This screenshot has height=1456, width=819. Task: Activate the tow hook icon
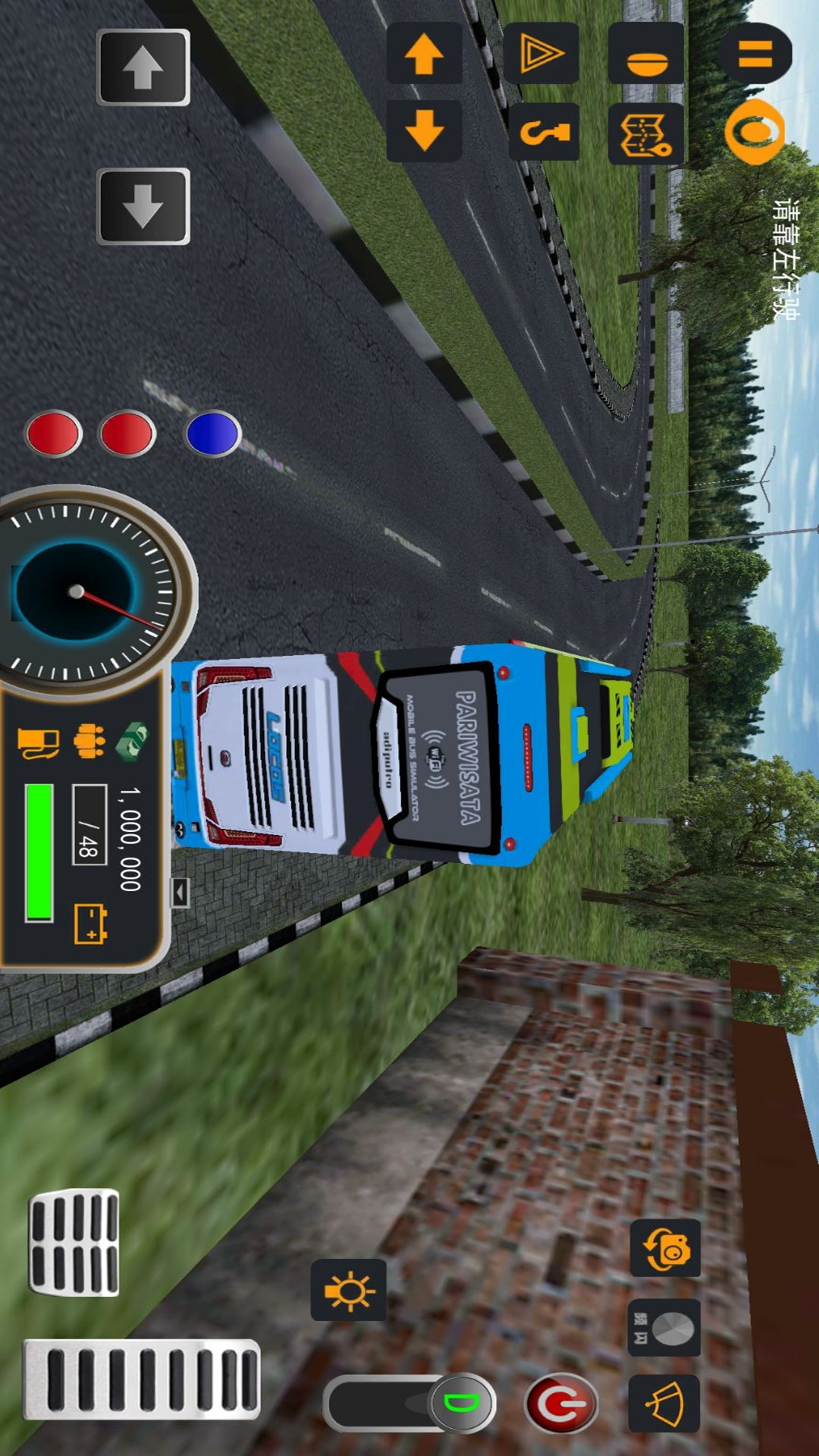point(544,133)
